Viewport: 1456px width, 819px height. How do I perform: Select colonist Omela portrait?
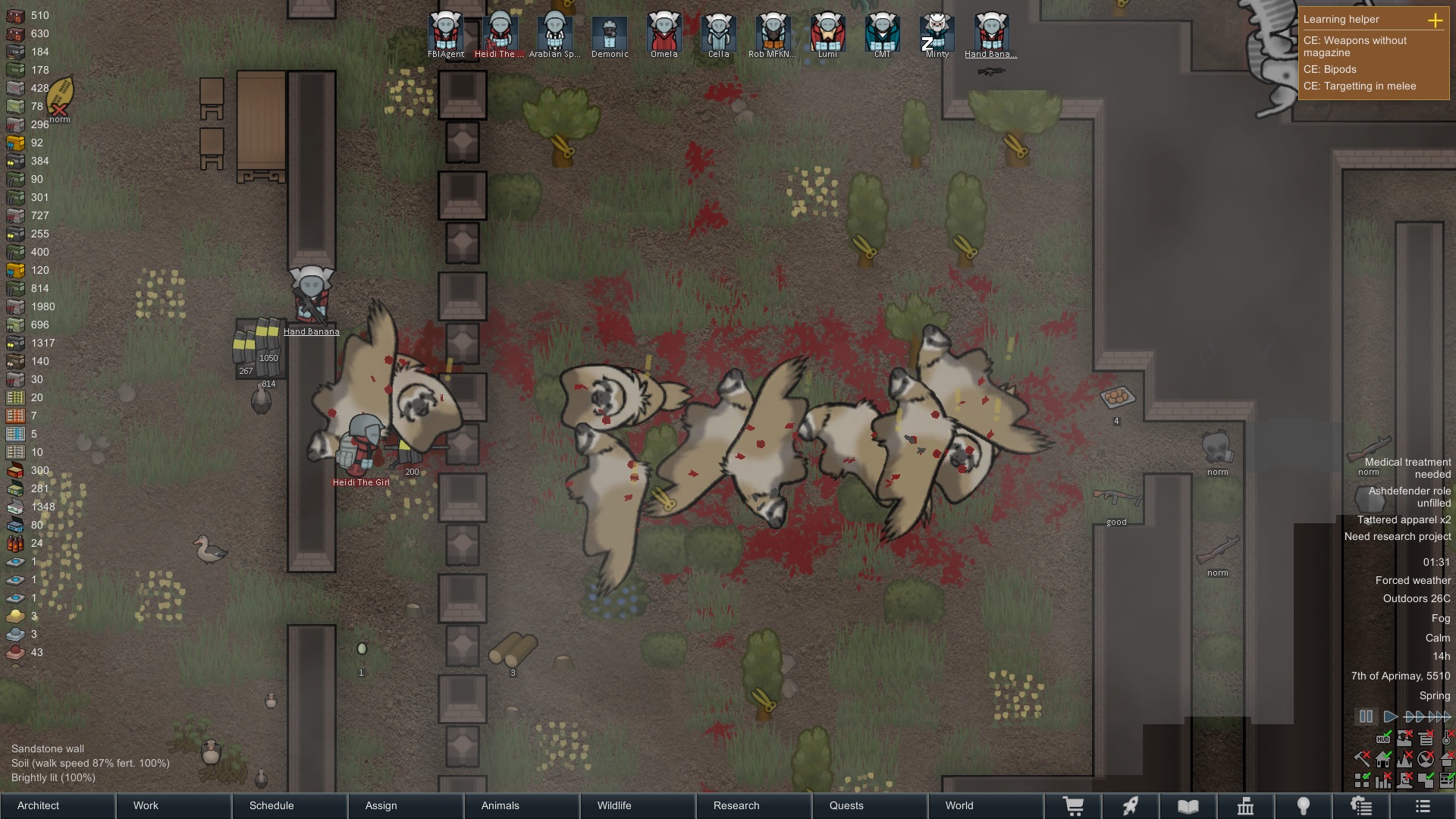tap(664, 34)
